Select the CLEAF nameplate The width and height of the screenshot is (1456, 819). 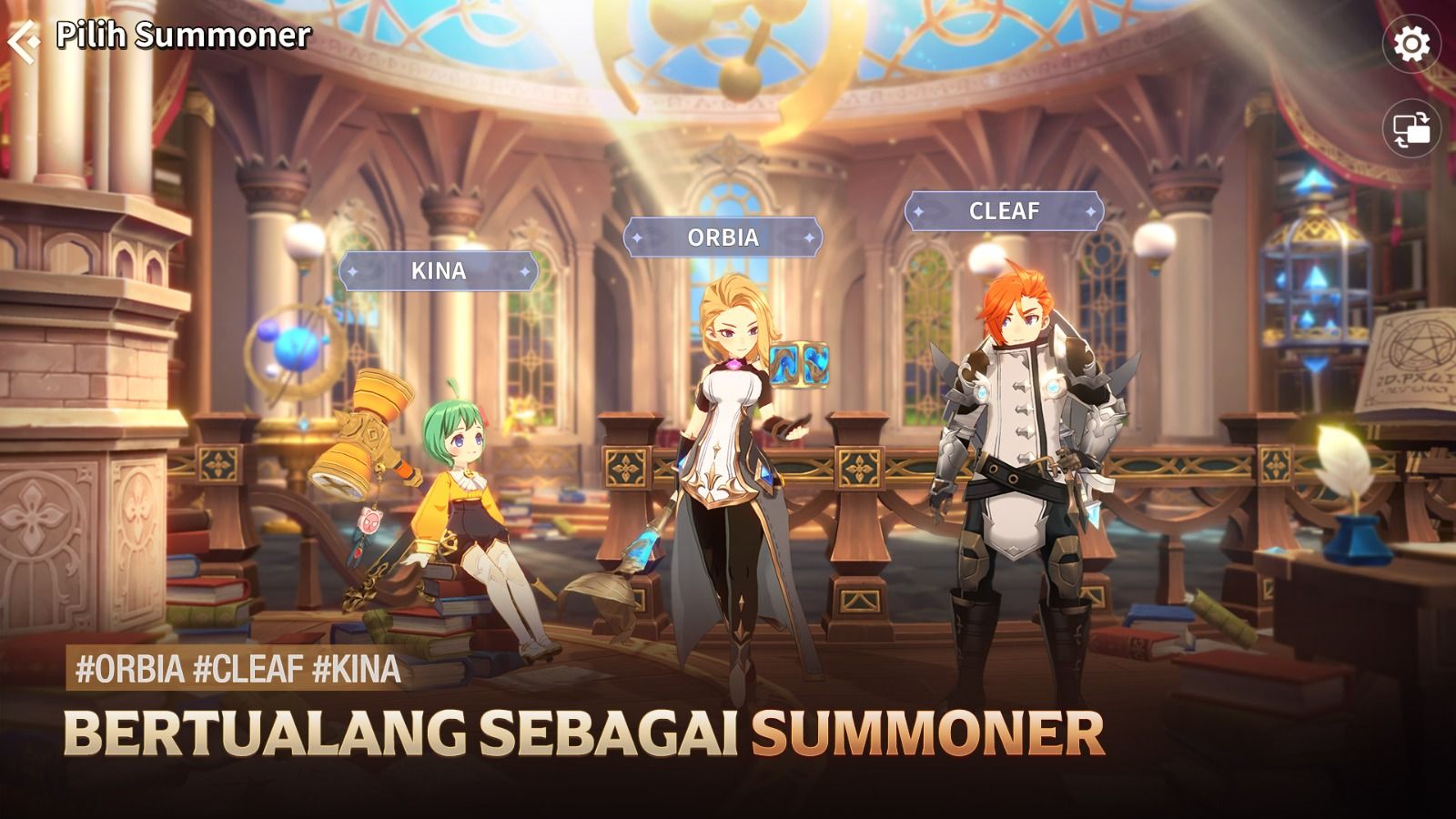click(x=1004, y=211)
